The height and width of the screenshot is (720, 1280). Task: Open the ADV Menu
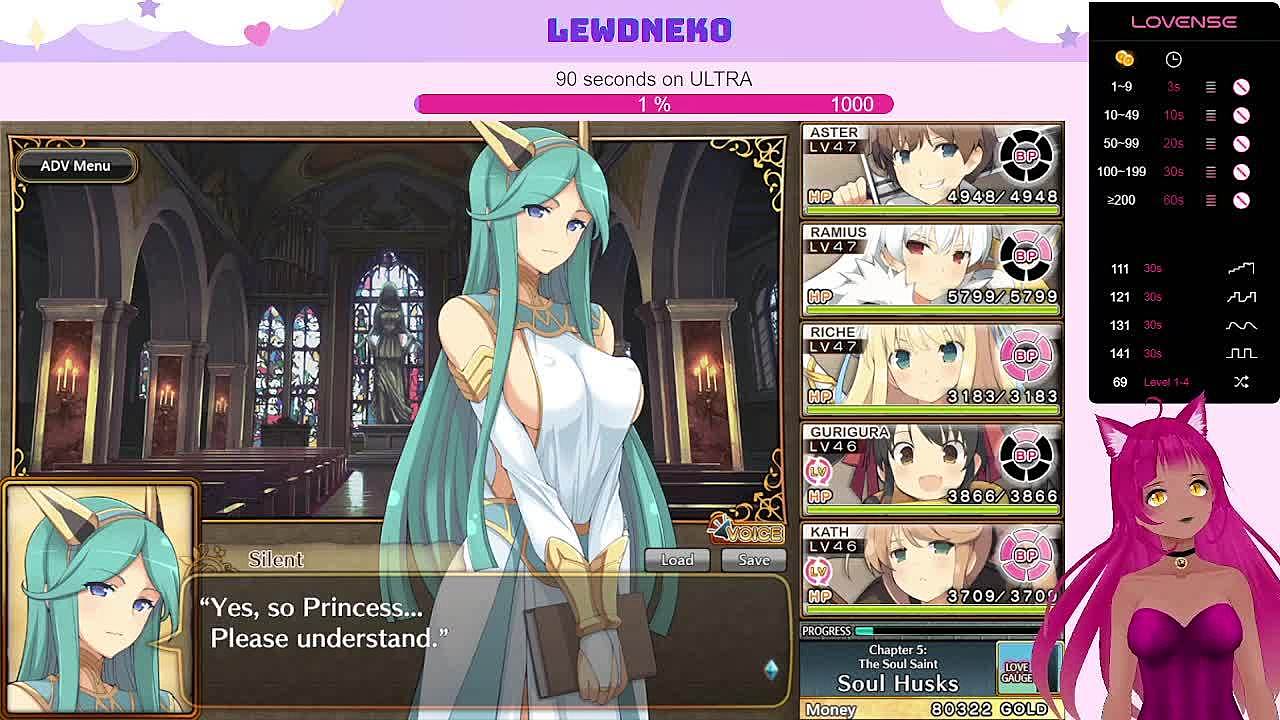[75, 166]
